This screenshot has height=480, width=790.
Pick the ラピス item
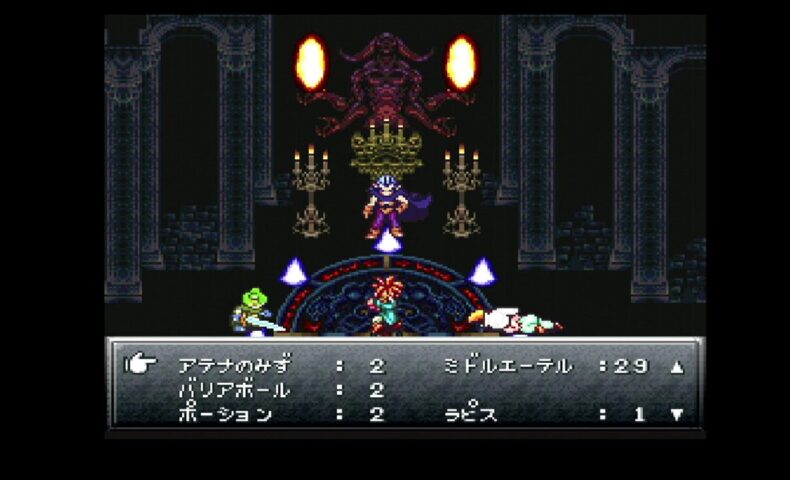471,414
